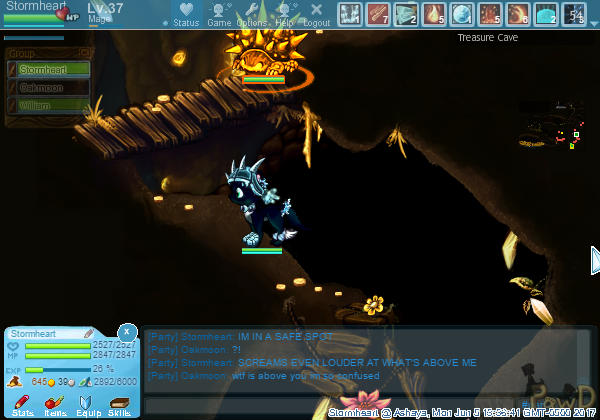Screen dimensions: 600x420
Task: Close the Stormheart character panel
Action: 127,330
